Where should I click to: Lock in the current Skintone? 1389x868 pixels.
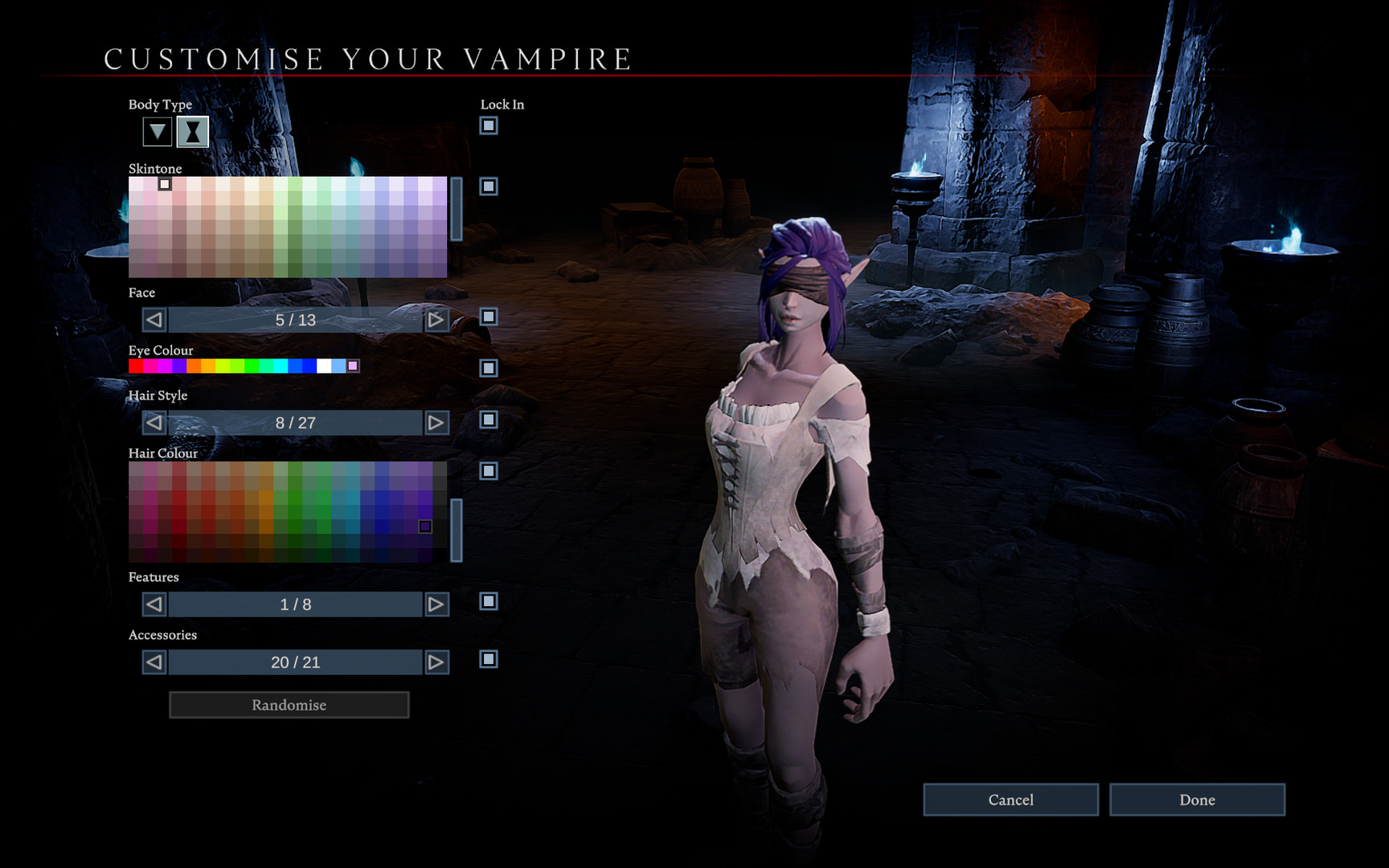point(489,188)
